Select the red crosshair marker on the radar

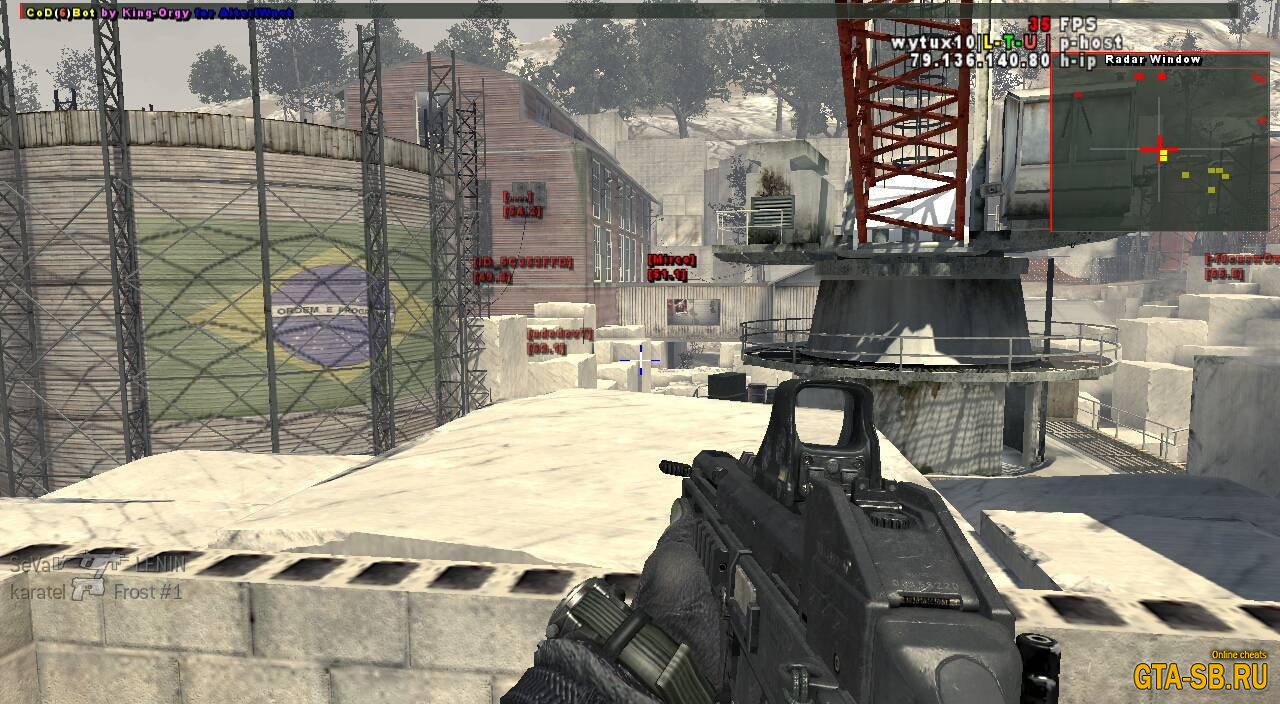[x=1160, y=150]
